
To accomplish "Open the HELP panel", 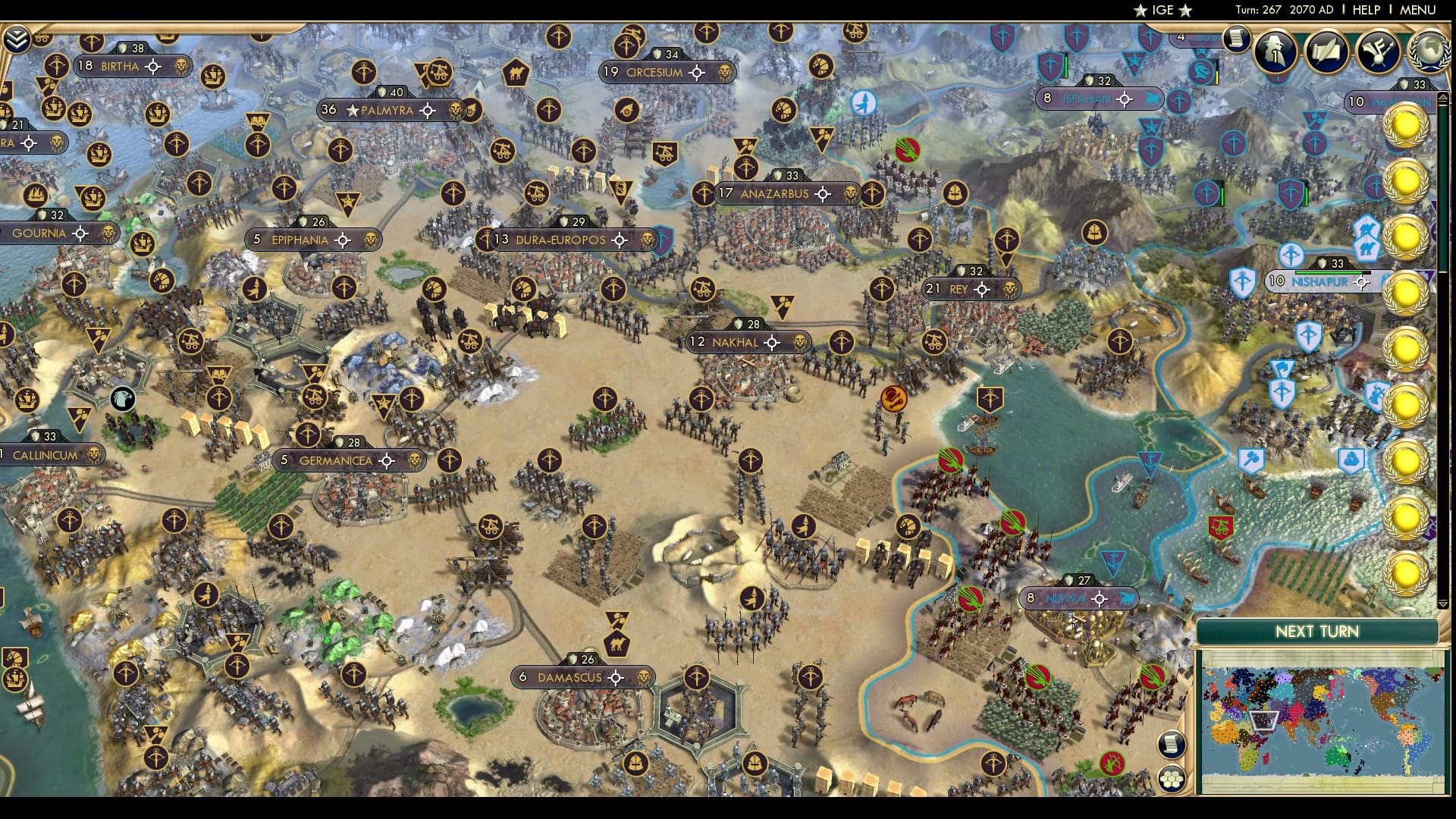I will 1365,11.
